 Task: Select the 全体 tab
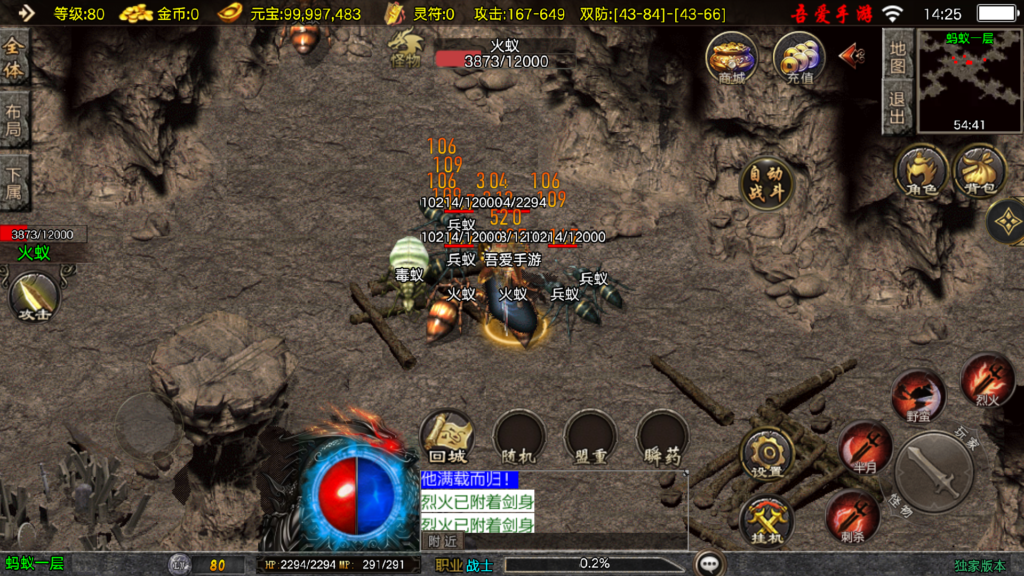pos(15,59)
